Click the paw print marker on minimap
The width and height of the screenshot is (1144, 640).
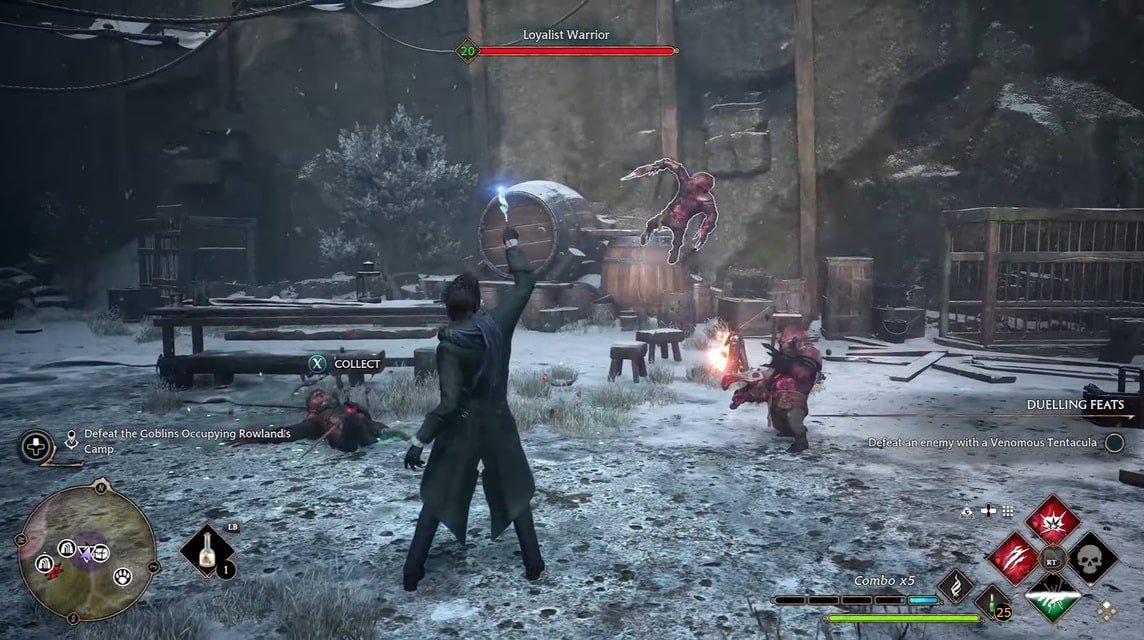(122, 576)
